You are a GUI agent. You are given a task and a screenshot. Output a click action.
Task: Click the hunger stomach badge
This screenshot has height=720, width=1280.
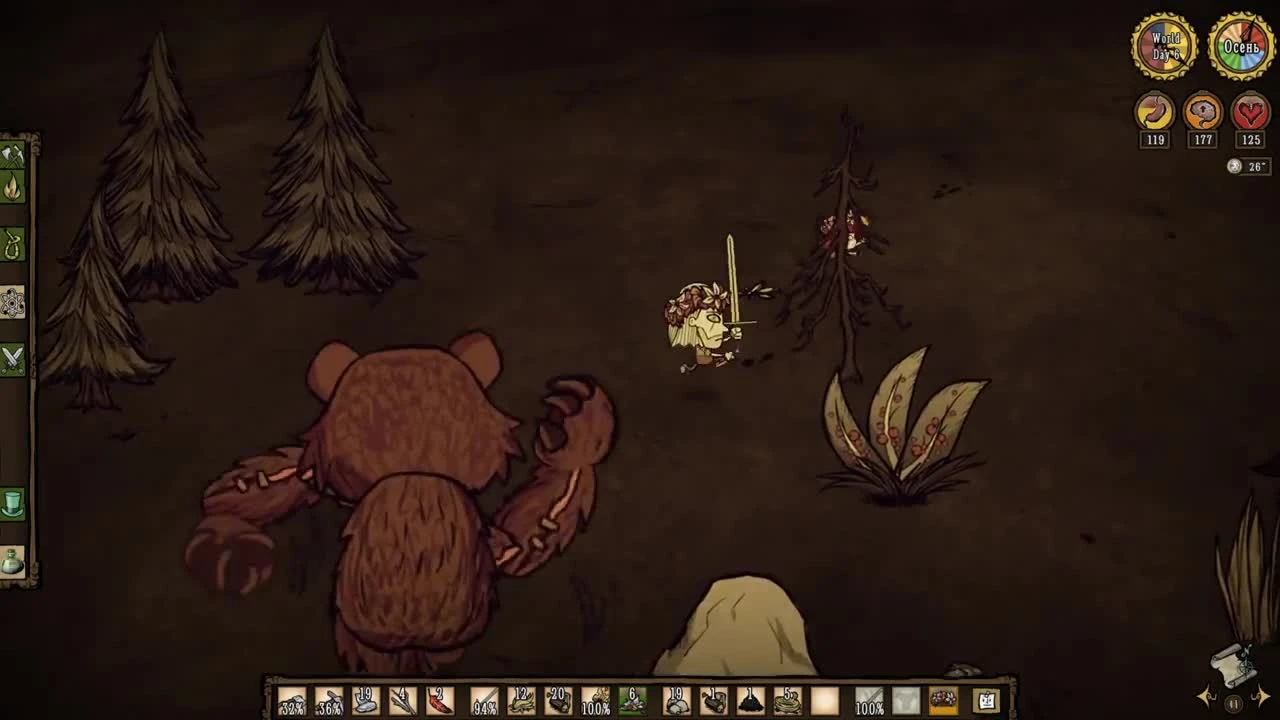point(1155,112)
